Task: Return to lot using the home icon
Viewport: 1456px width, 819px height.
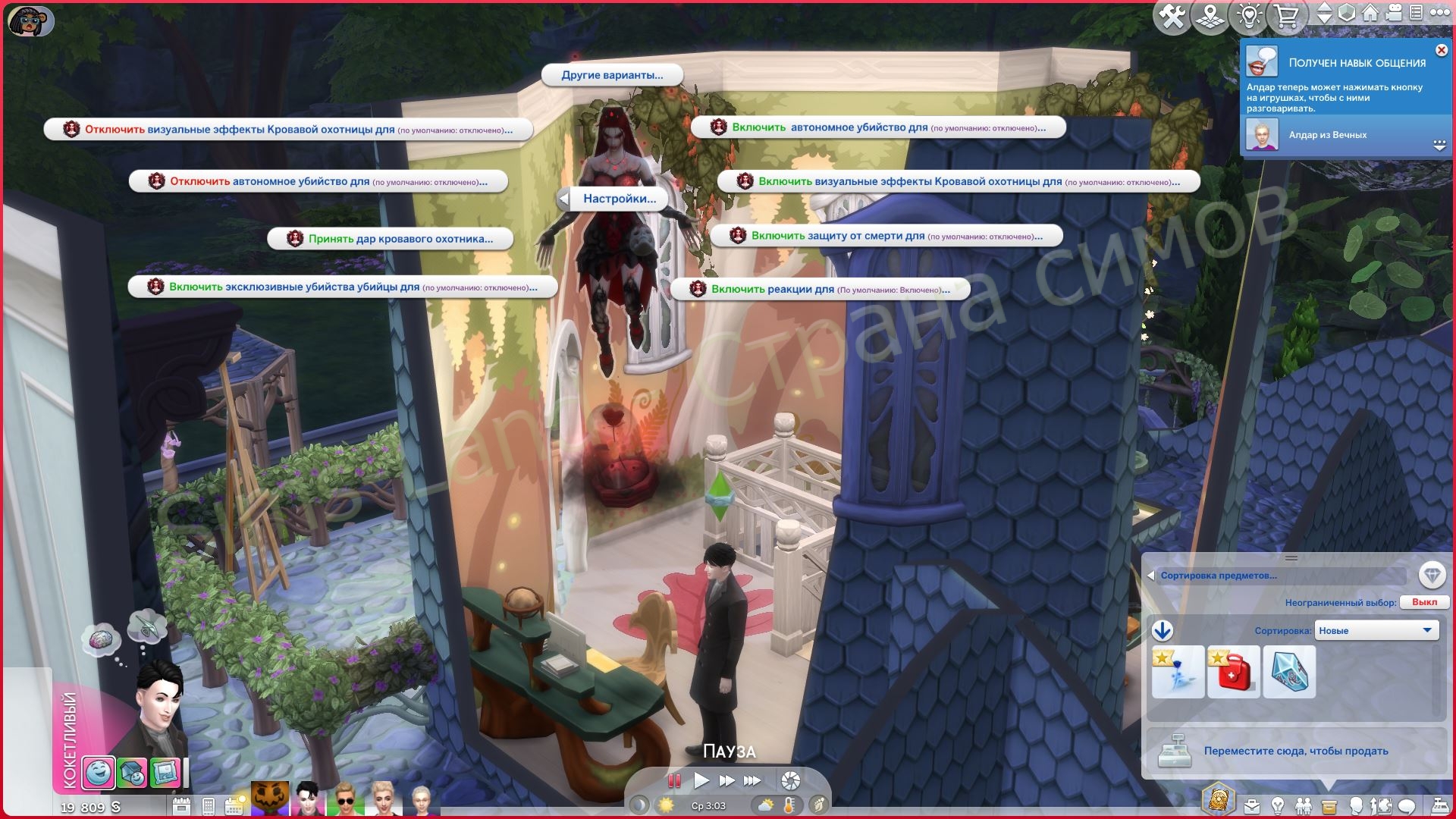Action: [x=1371, y=14]
